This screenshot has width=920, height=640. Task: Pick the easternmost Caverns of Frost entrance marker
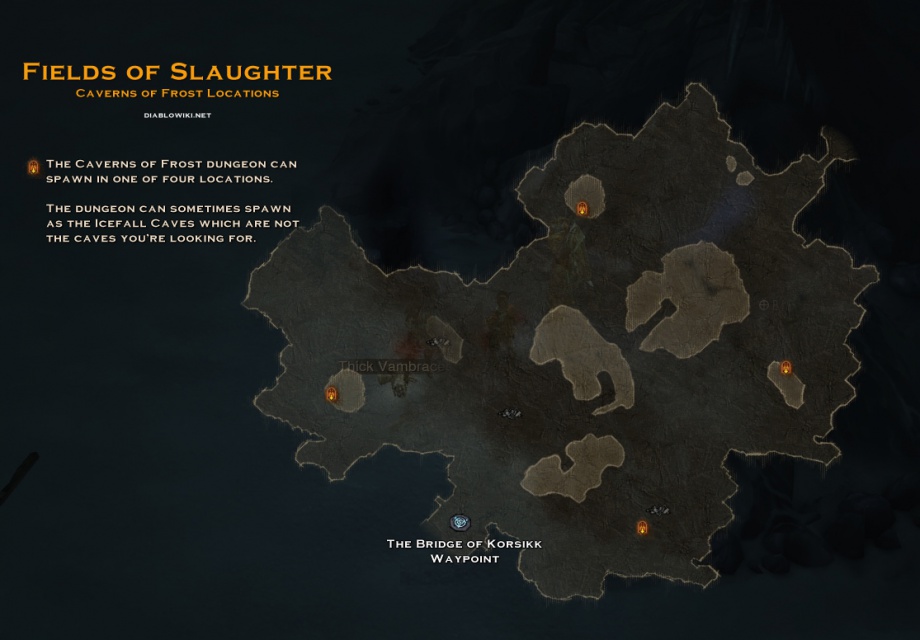click(x=786, y=368)
